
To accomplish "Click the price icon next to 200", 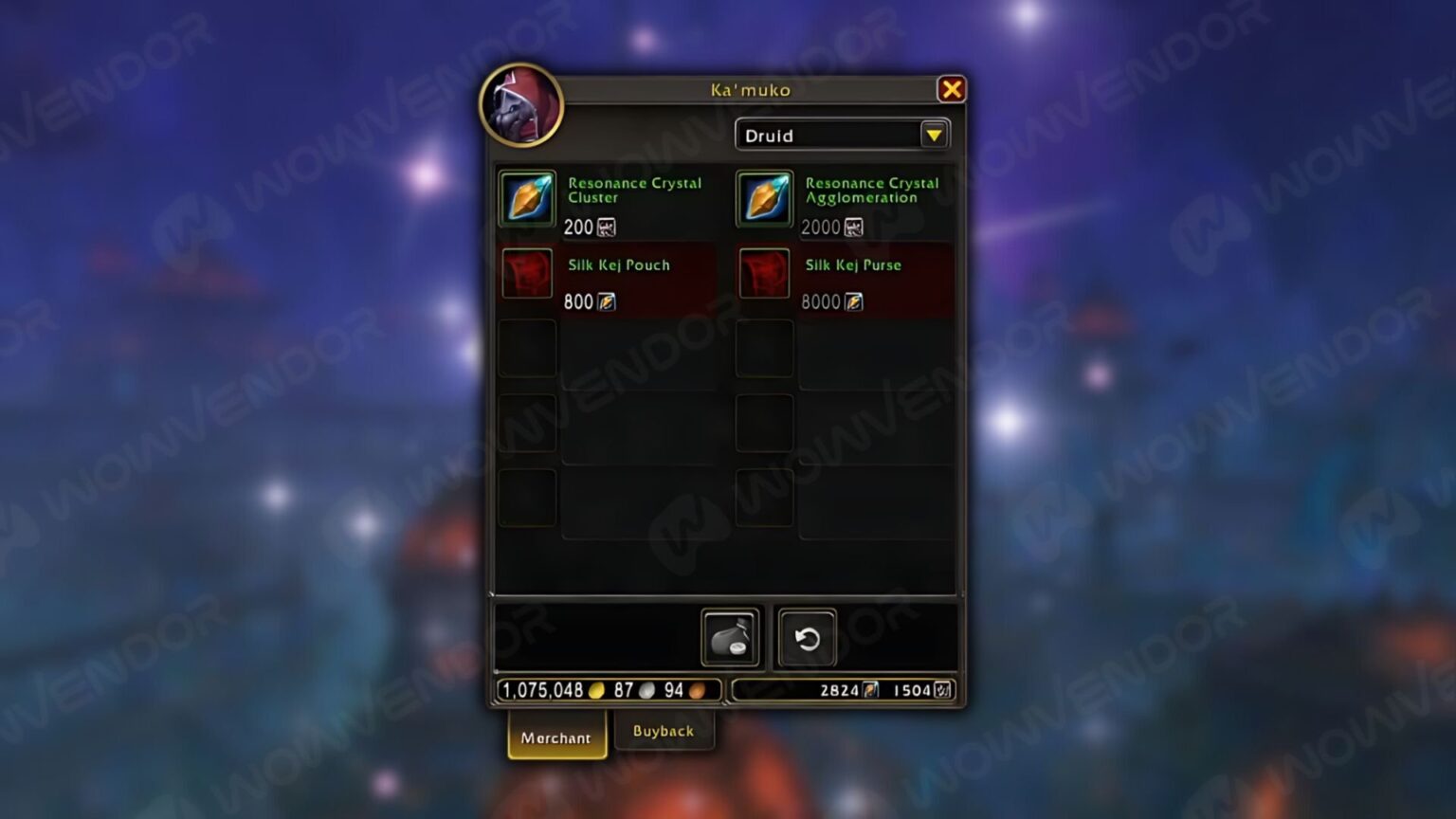I will 606,227.
